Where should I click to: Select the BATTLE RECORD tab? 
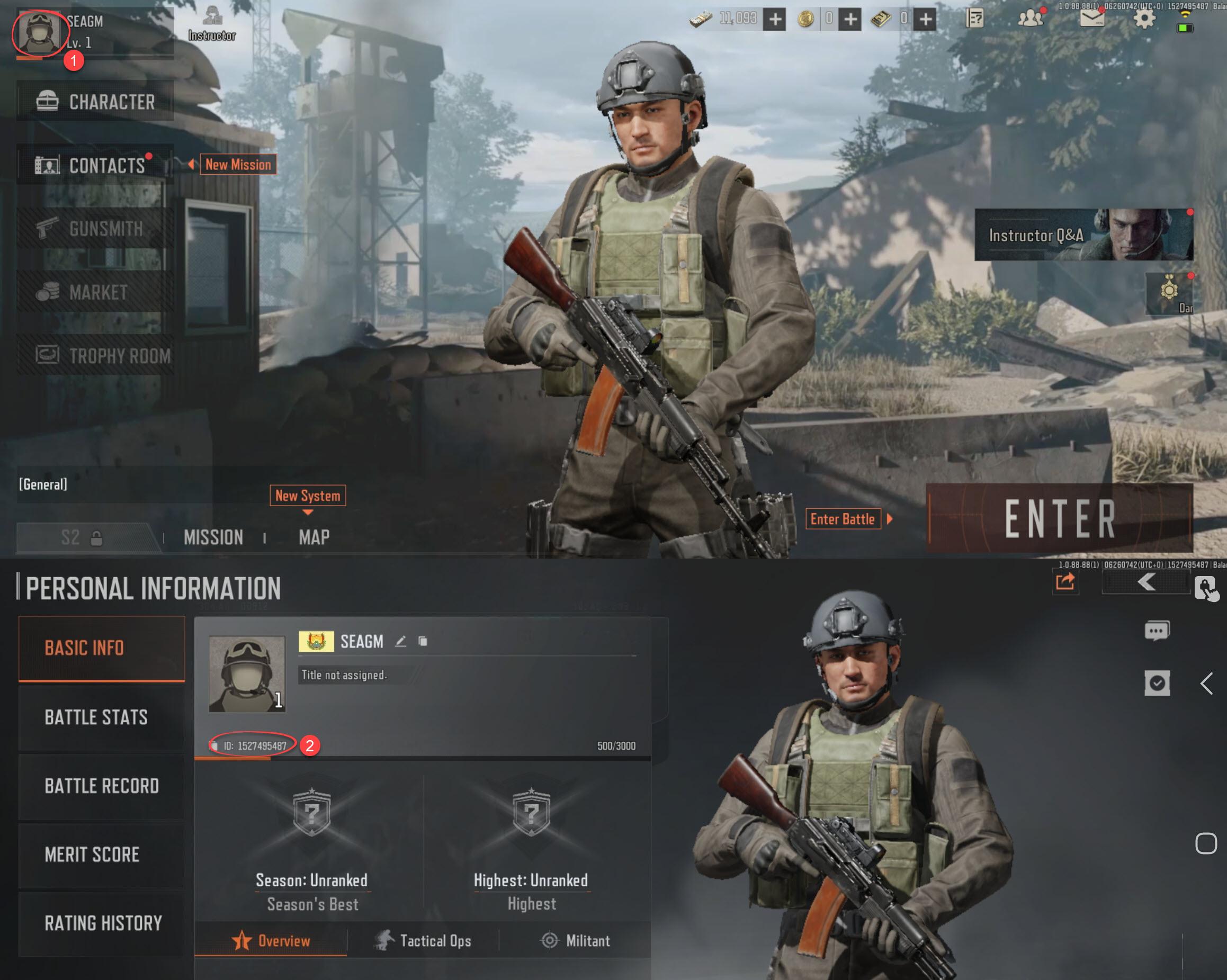pyautogui.click(x=101, y=786)
